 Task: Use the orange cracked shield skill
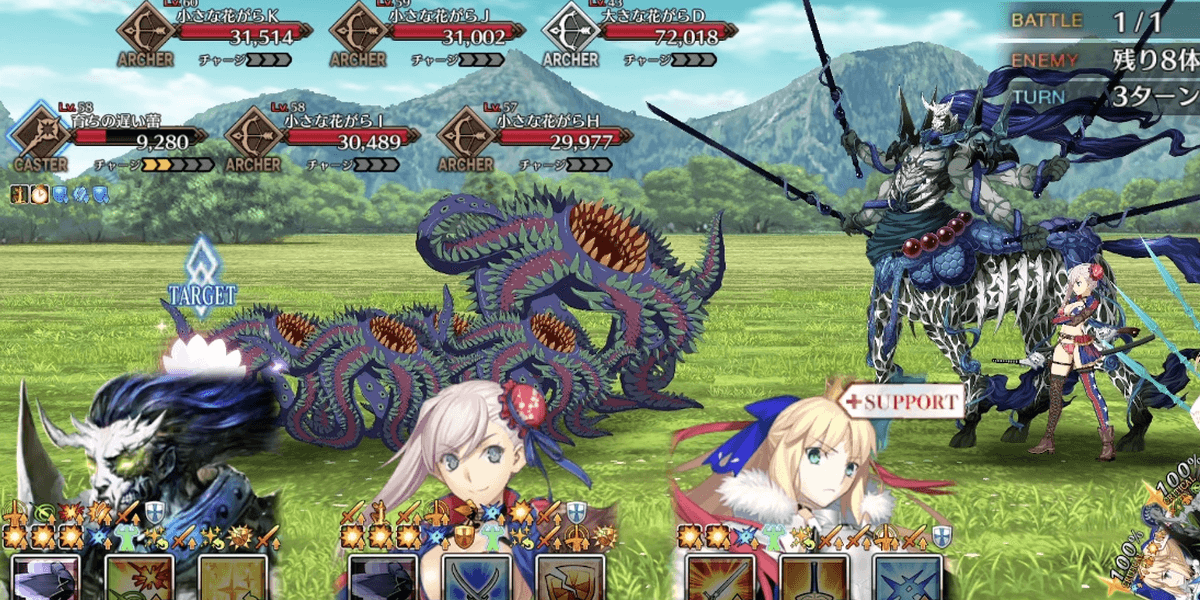coord(570,580)
